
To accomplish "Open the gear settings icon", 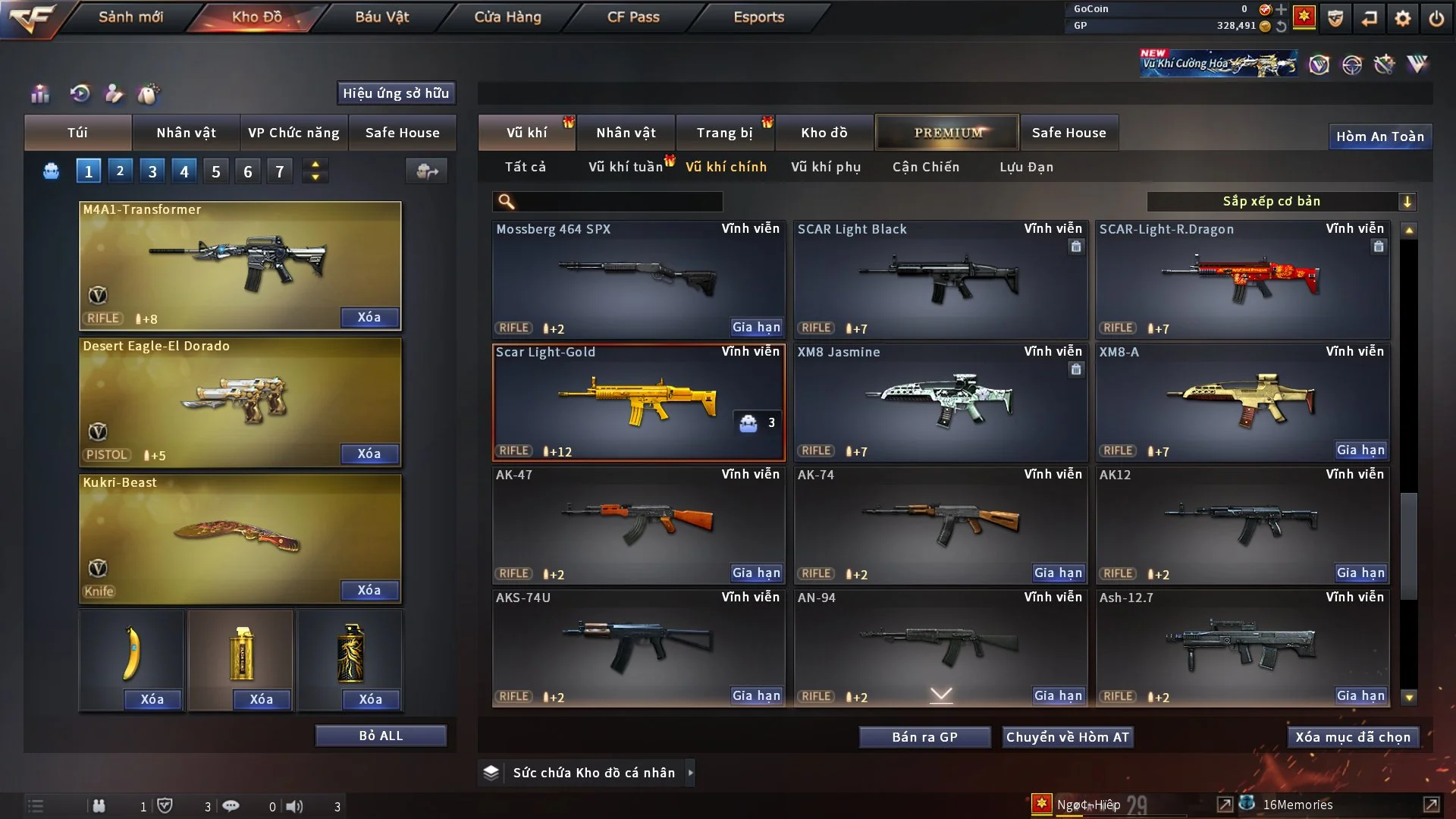I will (x=1403, y=18).
